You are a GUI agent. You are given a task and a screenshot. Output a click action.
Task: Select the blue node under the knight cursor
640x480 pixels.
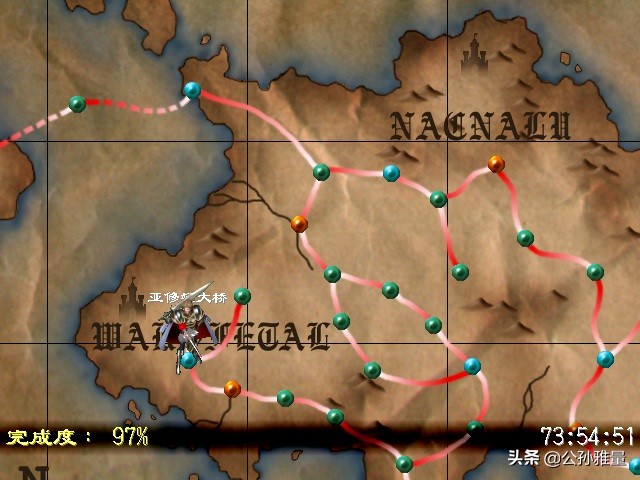pos(188,360)
